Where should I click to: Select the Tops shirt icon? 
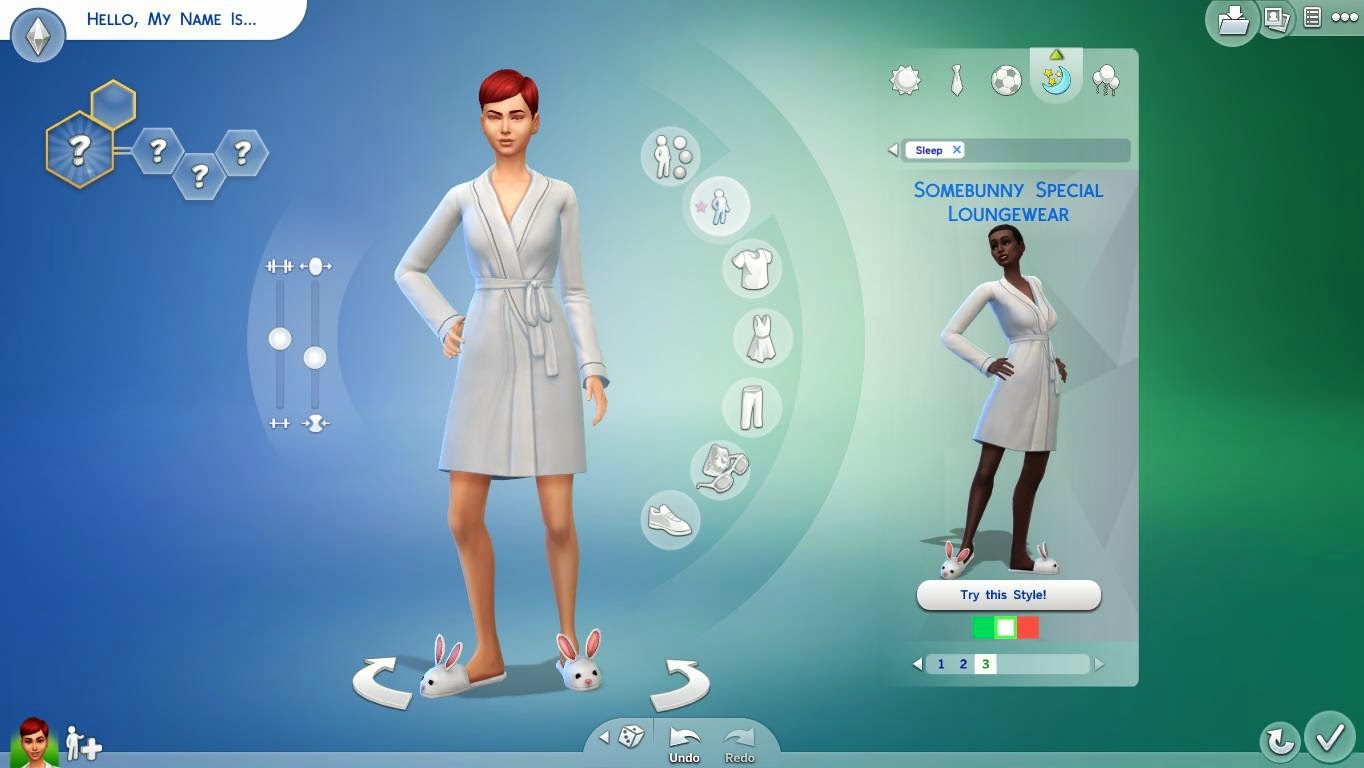click(x=750, y=268)
